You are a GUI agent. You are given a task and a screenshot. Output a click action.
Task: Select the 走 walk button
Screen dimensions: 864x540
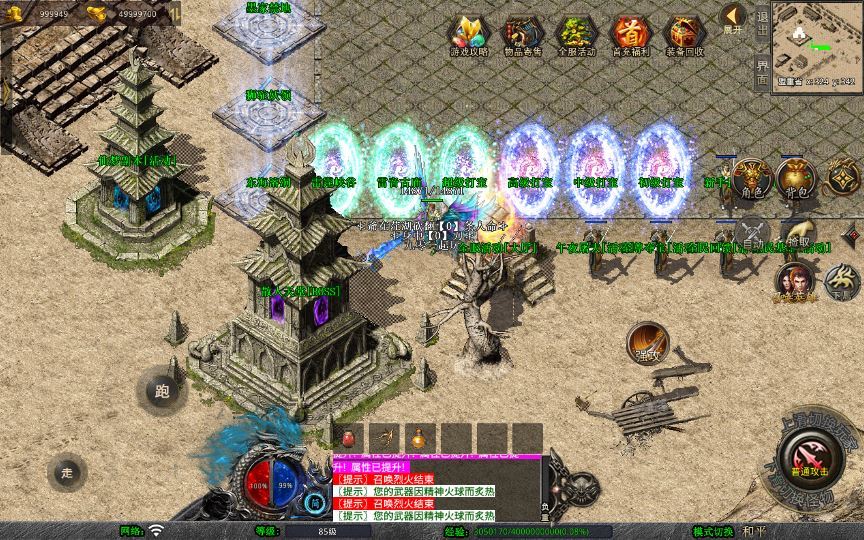[x=68, y=471]
